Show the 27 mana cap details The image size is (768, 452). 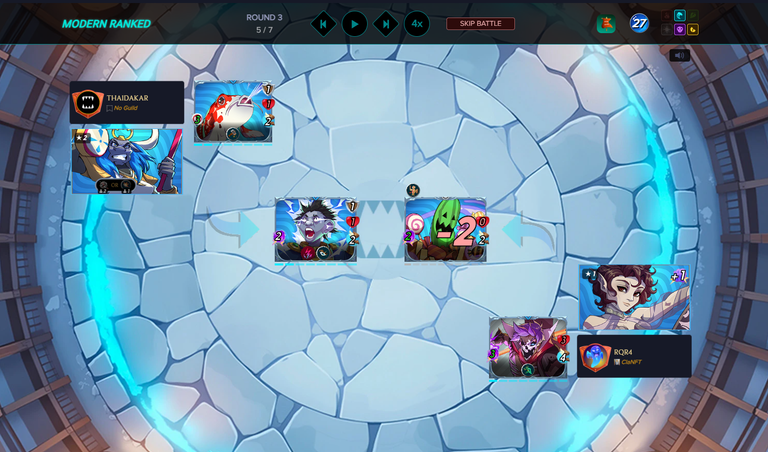point(639,23)
